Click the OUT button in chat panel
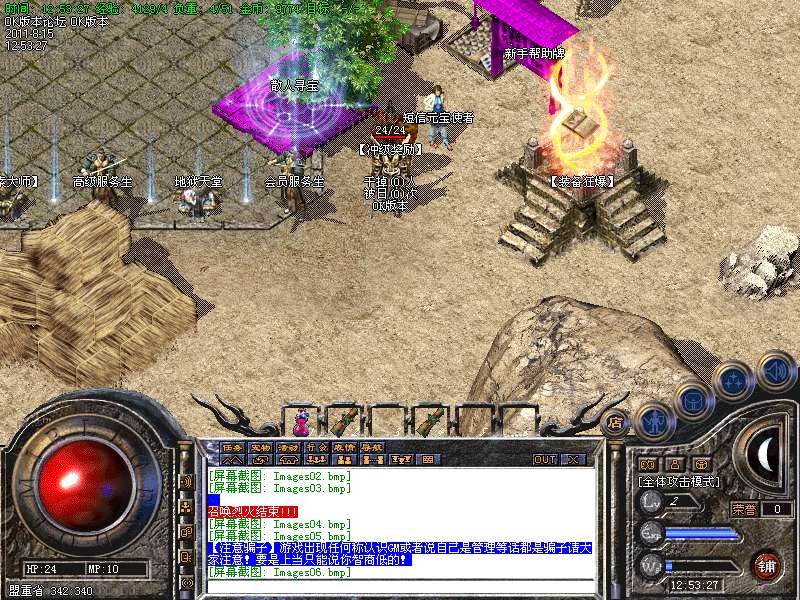 (545, 460)
